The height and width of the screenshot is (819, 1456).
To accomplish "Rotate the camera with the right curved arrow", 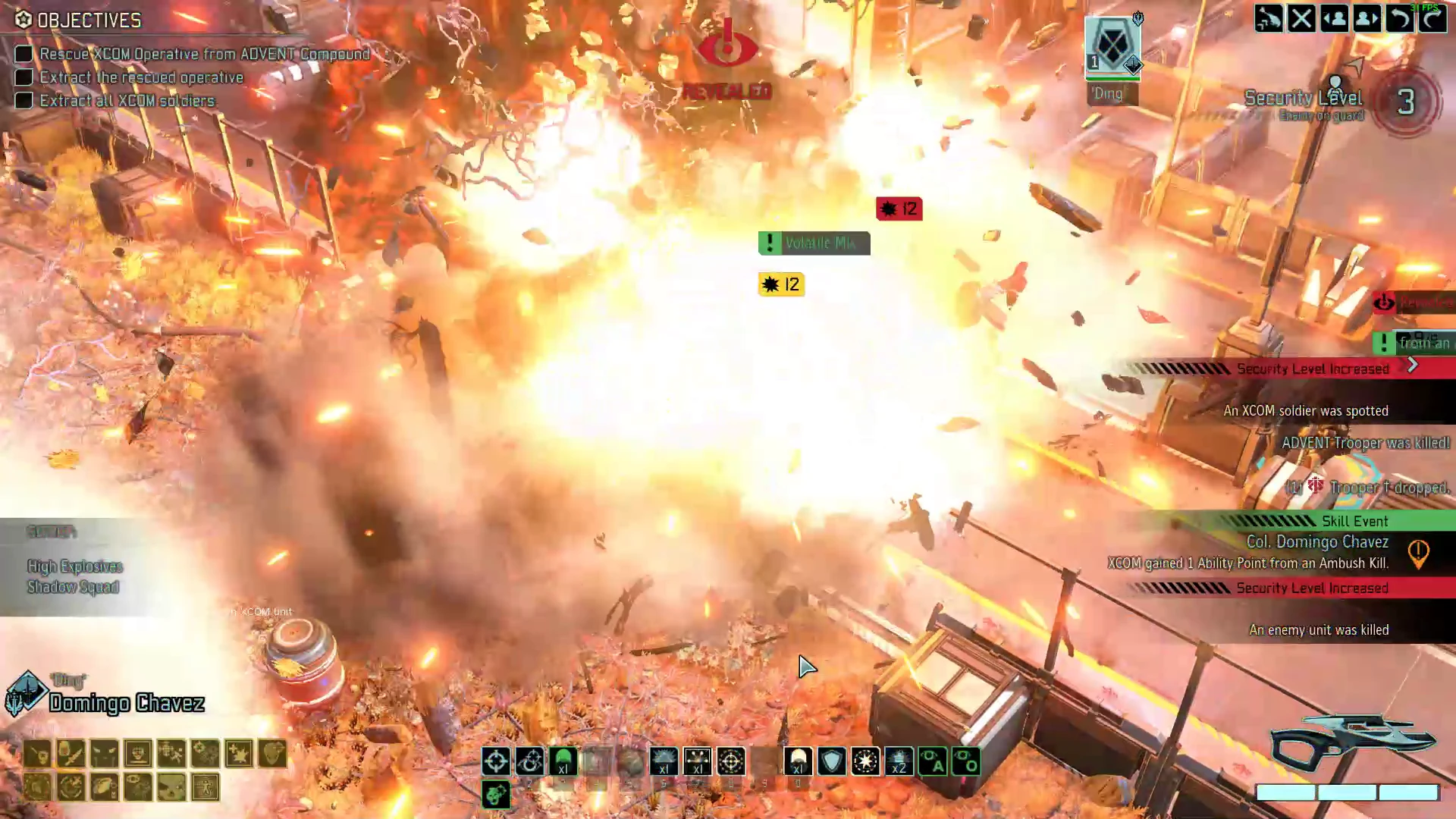I will point(1433,18).
